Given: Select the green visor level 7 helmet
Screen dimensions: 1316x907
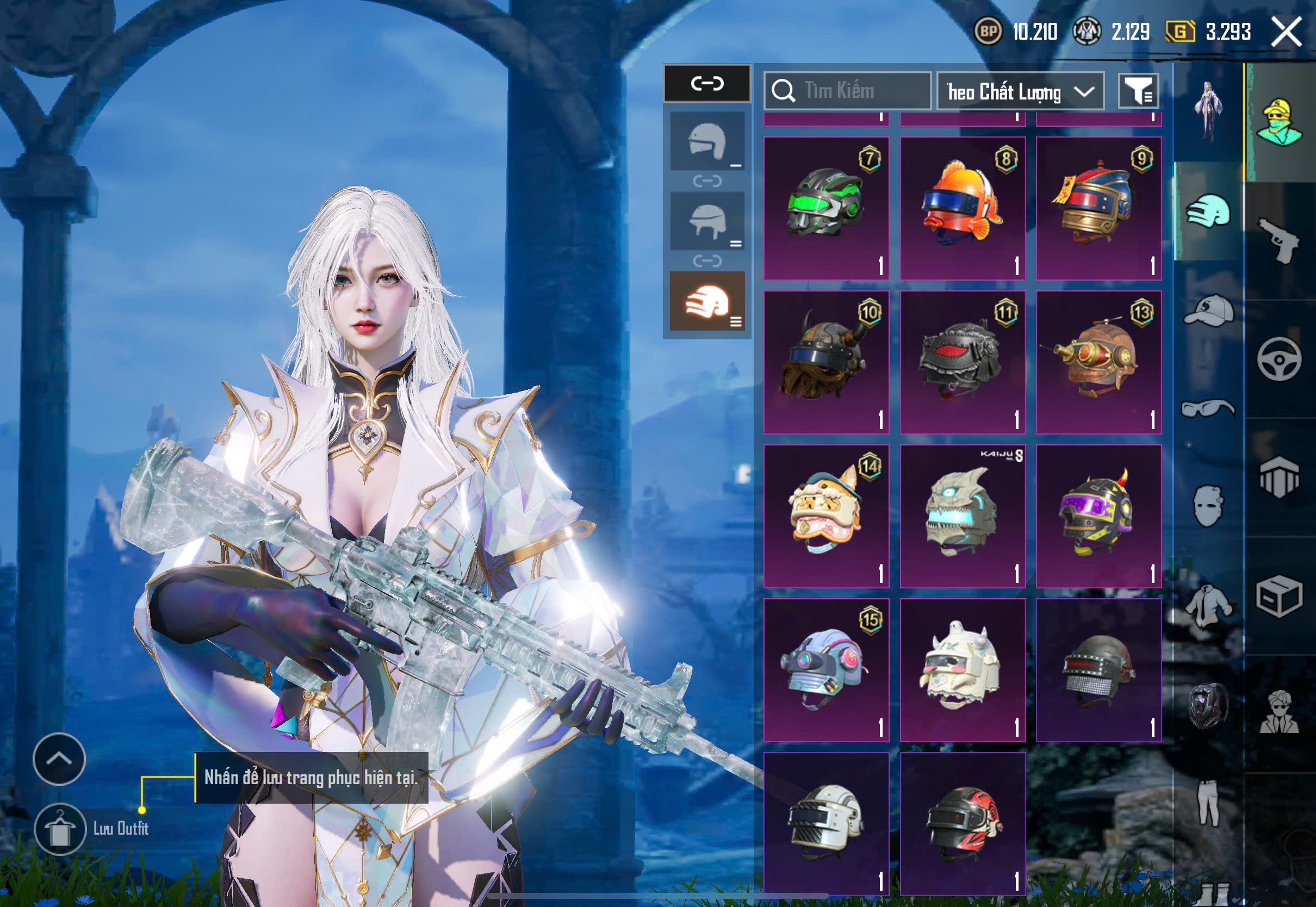Looking at the screenshot, I should (826, 208).
